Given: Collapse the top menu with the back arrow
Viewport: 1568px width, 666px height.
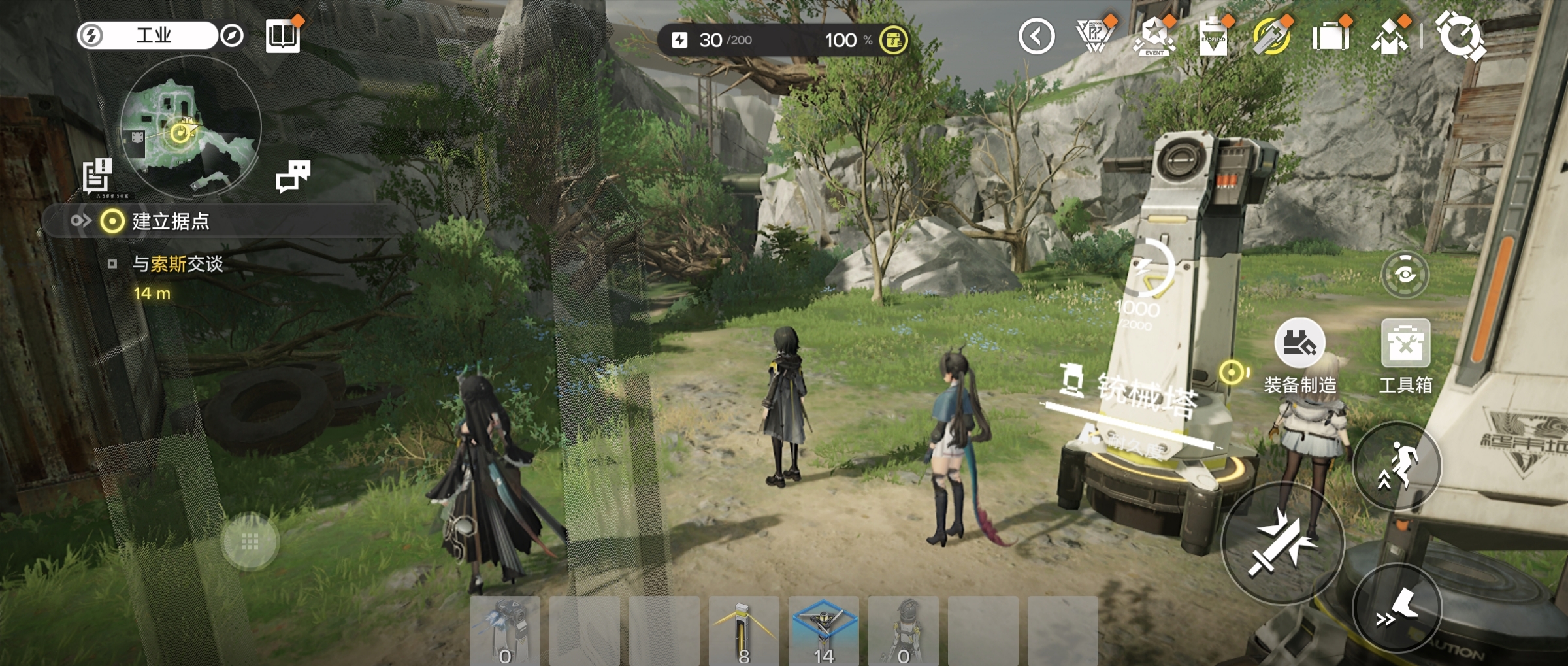Looking at the screenshot, I should click(x=1036, y=37).
